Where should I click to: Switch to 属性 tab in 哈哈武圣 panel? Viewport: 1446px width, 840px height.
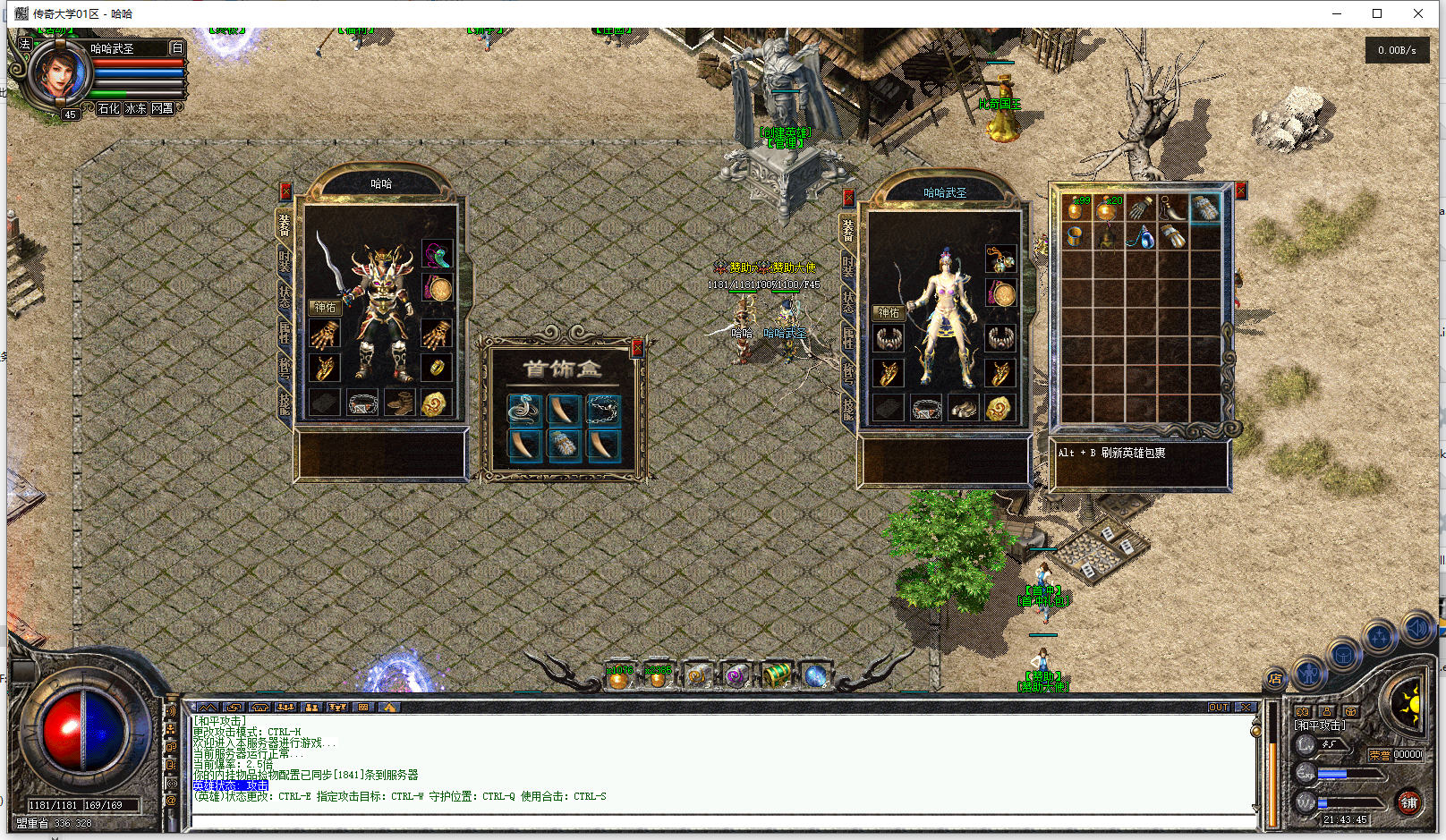(848, 339)
